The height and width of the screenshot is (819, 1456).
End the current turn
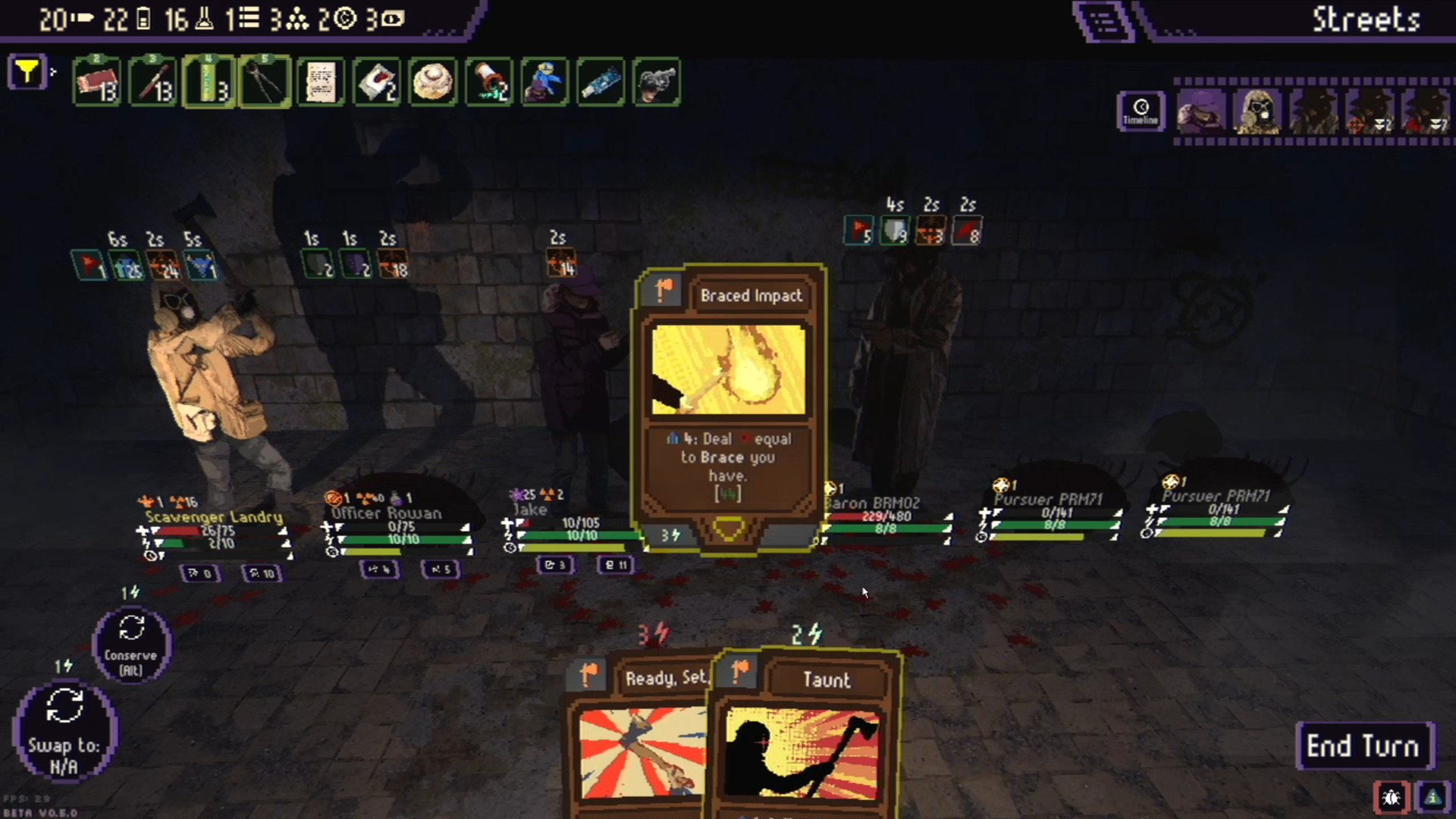[1363, 746]
